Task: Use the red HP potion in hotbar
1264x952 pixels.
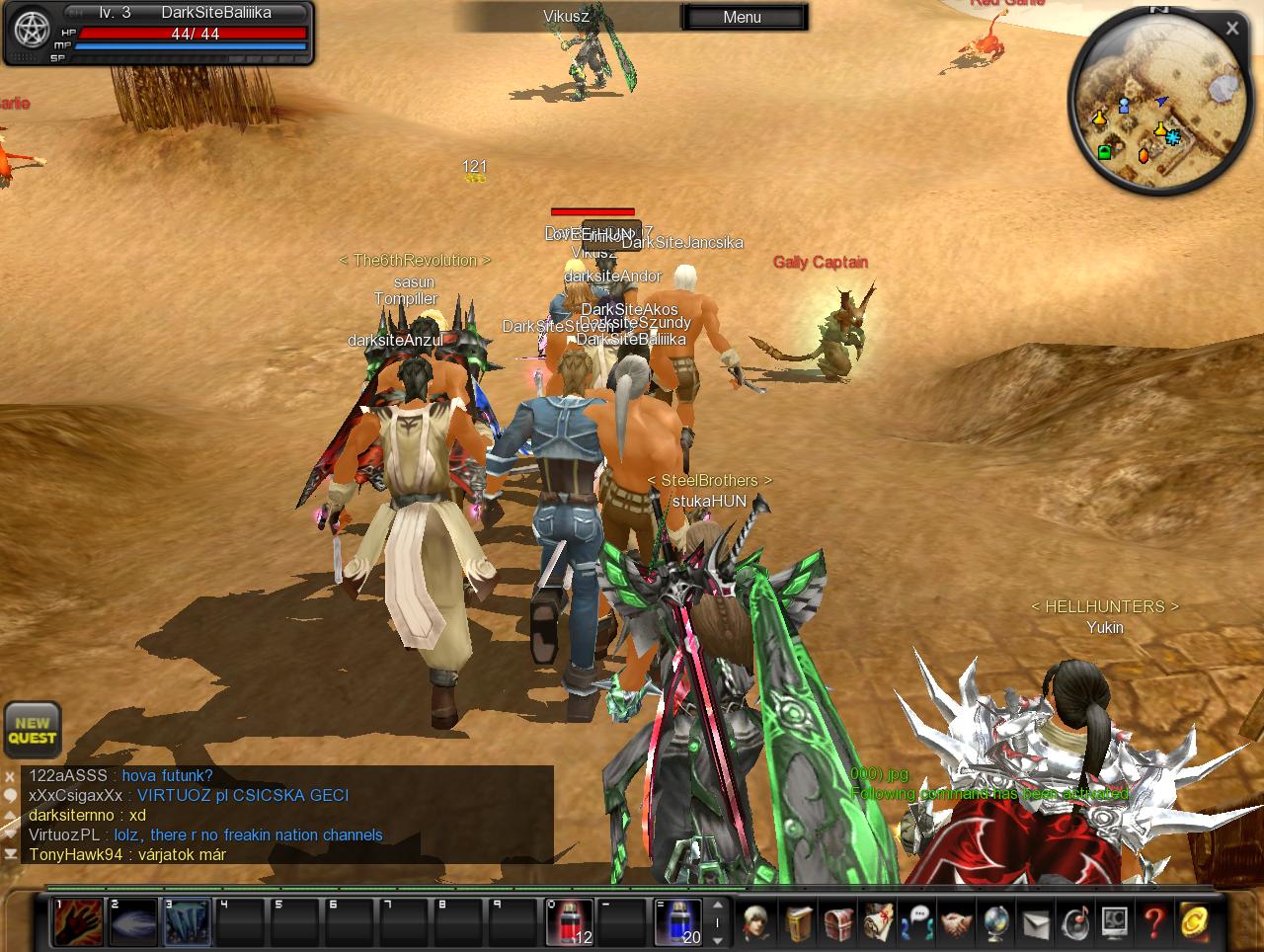Action: click(x=570, y=922)
